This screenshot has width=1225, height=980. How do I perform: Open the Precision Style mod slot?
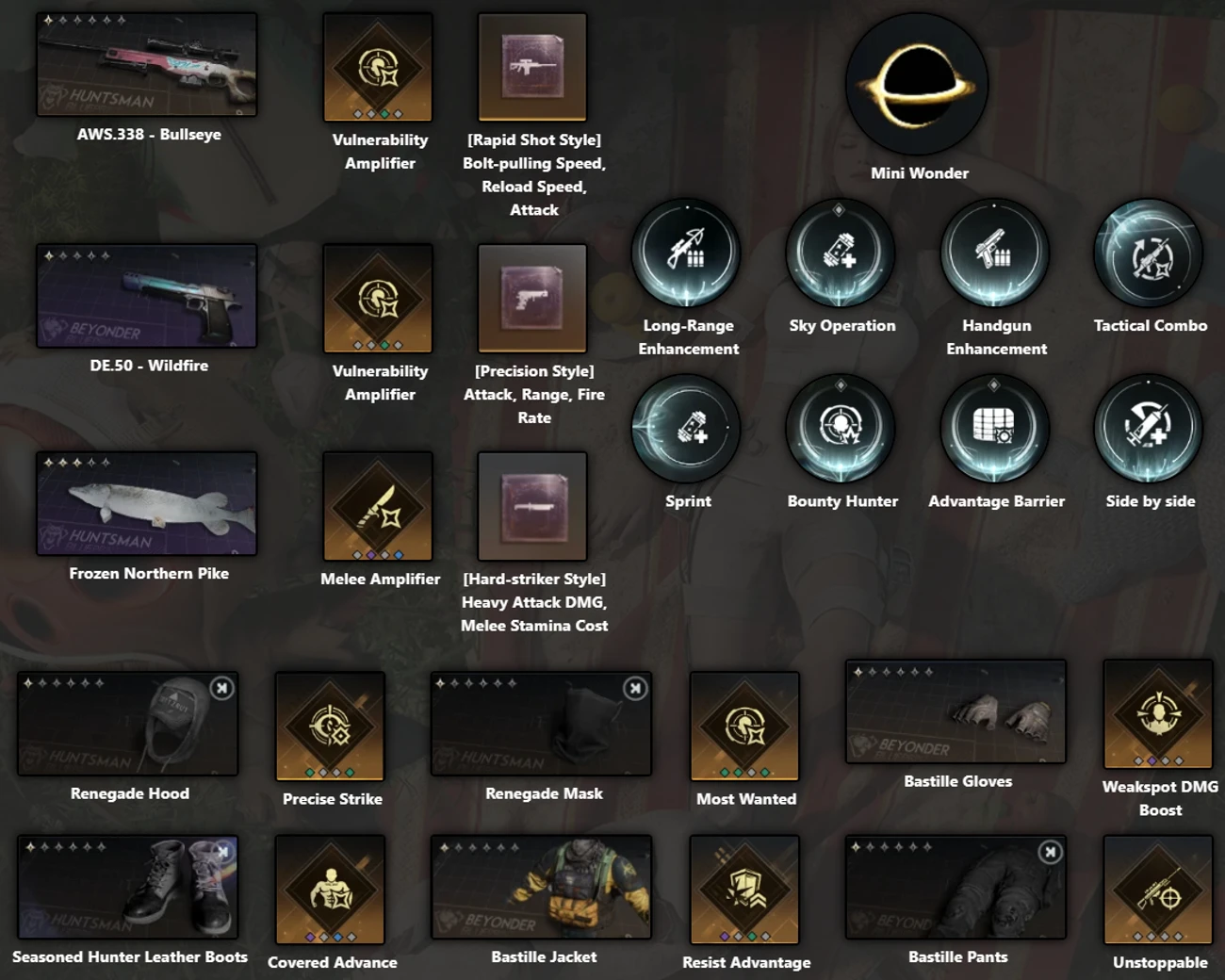(532, 298)
